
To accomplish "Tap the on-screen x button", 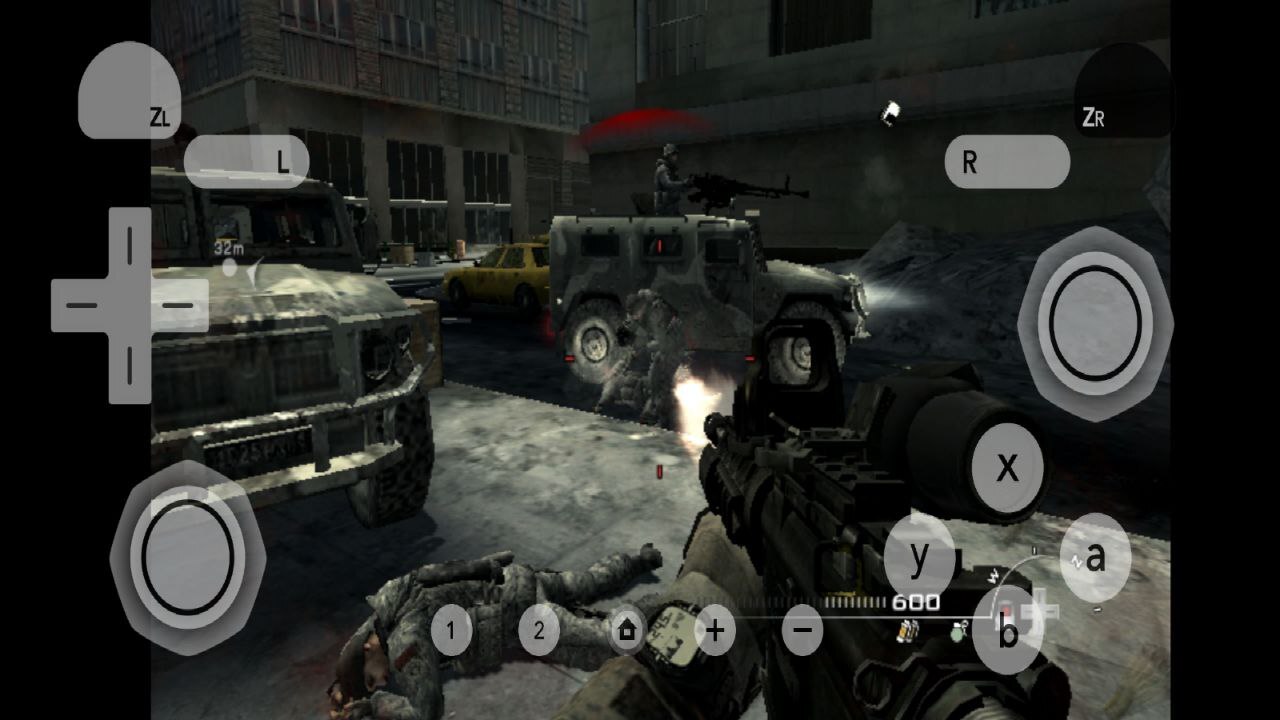I will pos(1007,467).
